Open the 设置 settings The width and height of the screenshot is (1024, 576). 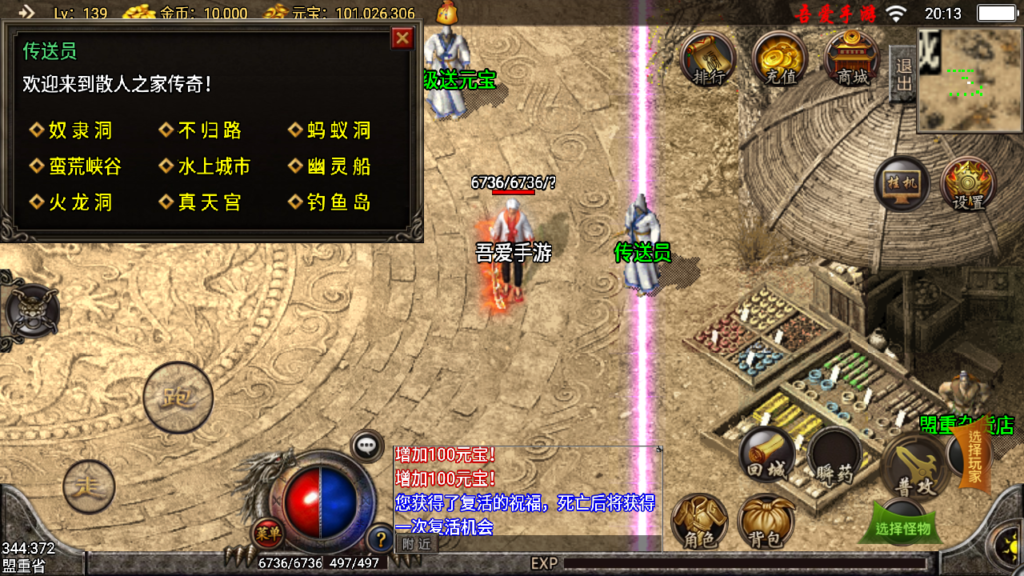(x=967, y=184)
